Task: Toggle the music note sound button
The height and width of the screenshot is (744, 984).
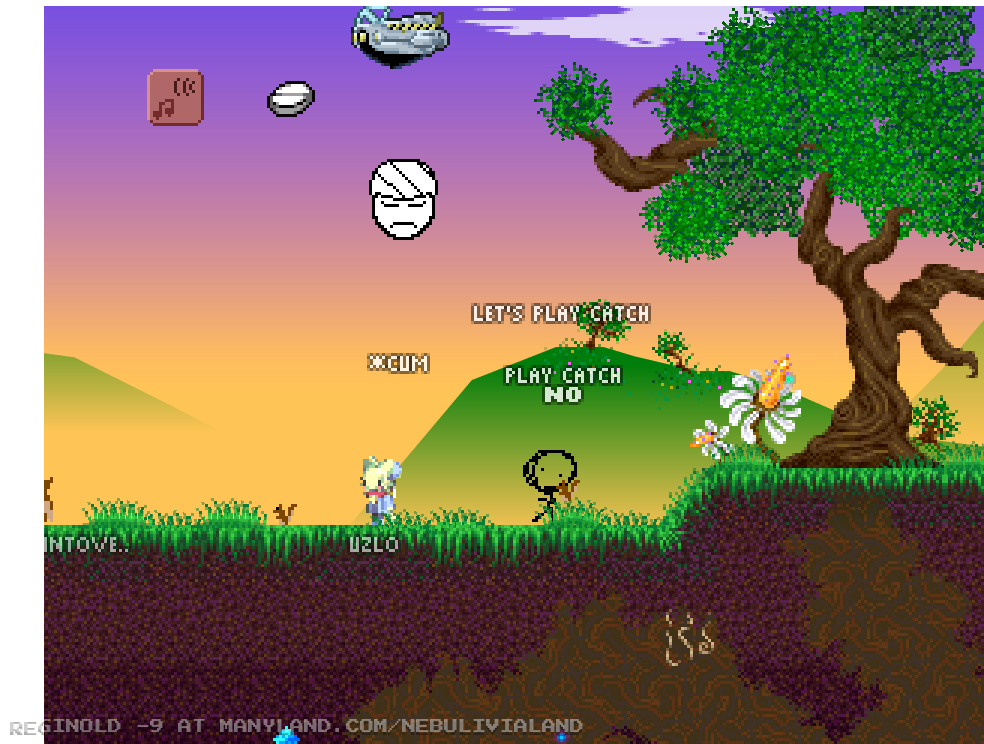Action: [175, 97]
